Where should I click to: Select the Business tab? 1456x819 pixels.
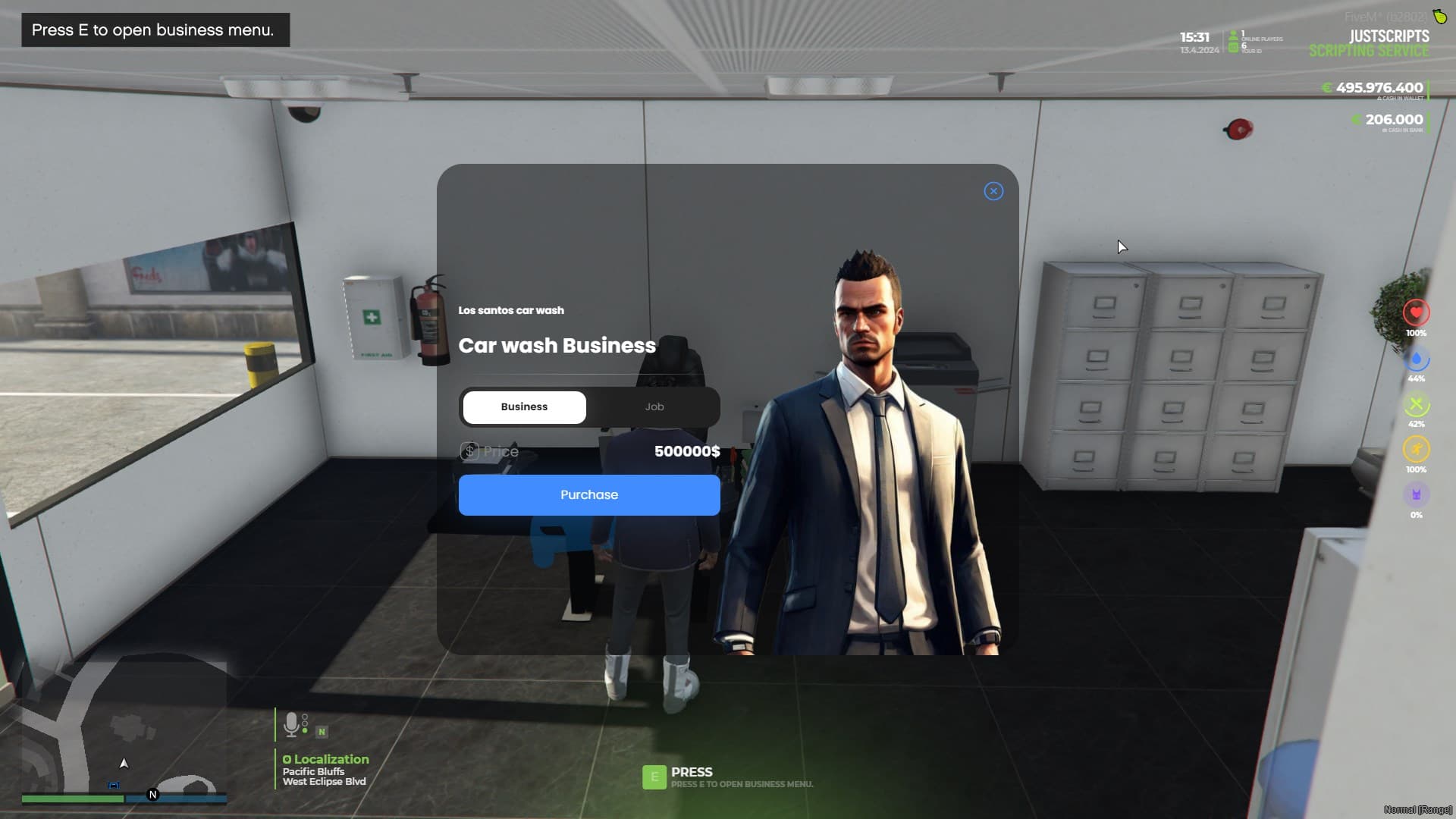tap(524, 406)
